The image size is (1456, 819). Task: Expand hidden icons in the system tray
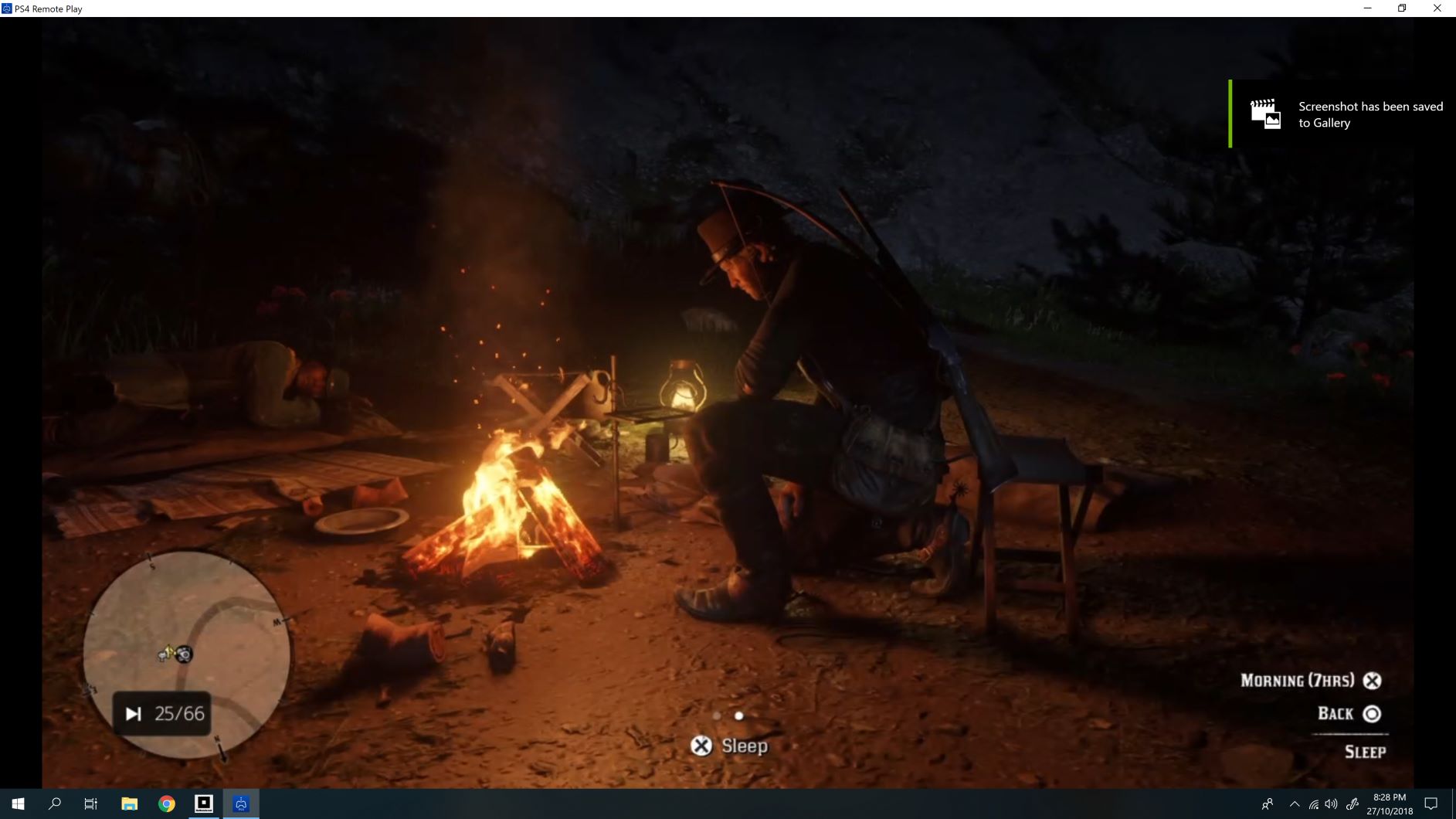[x=1295, y=803]
